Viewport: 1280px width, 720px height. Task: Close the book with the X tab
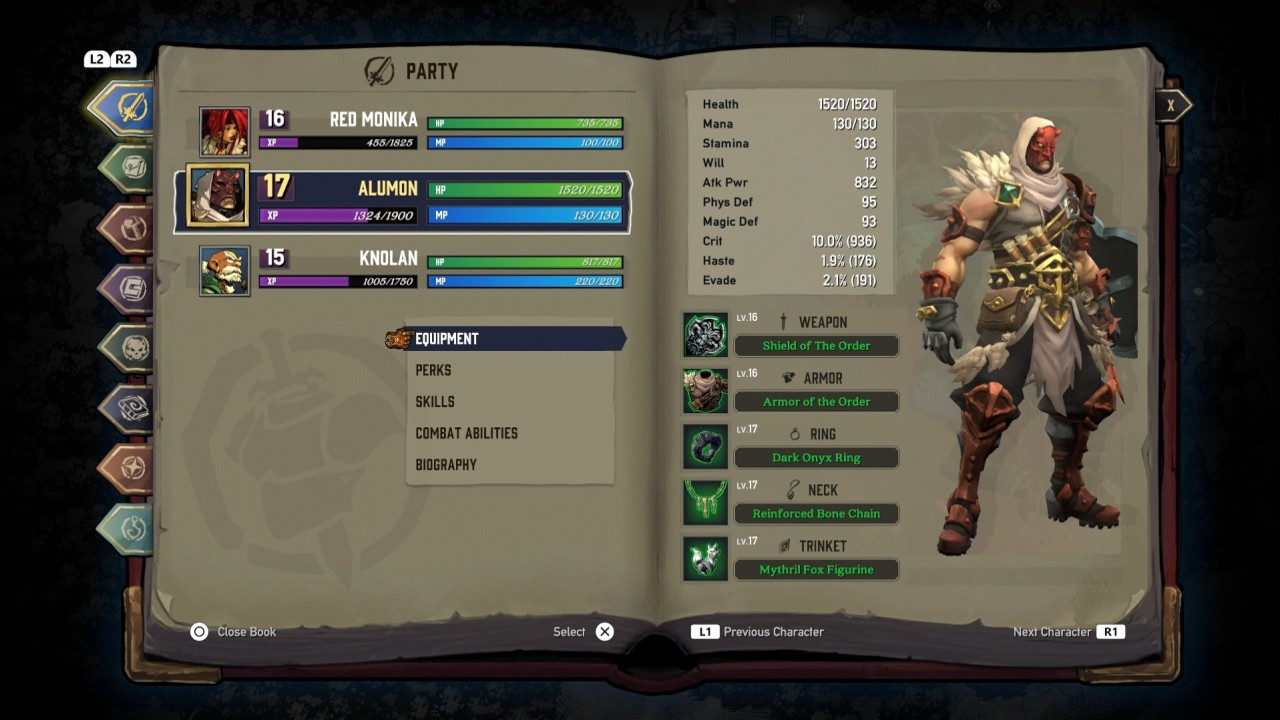point(1171,105)
